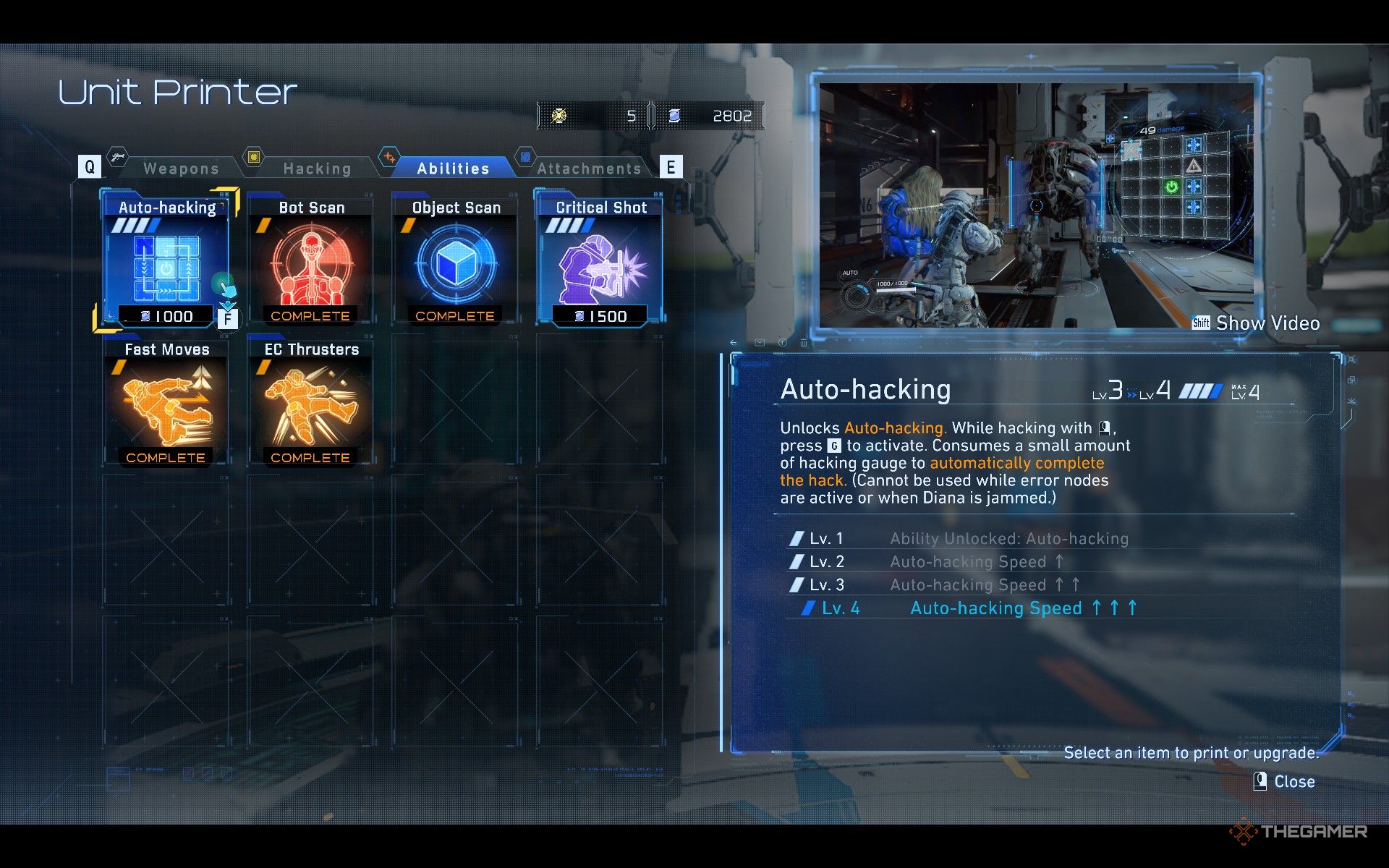
Task: Select the Auto-hacking ability upgrade
Action: coord(166,262)
